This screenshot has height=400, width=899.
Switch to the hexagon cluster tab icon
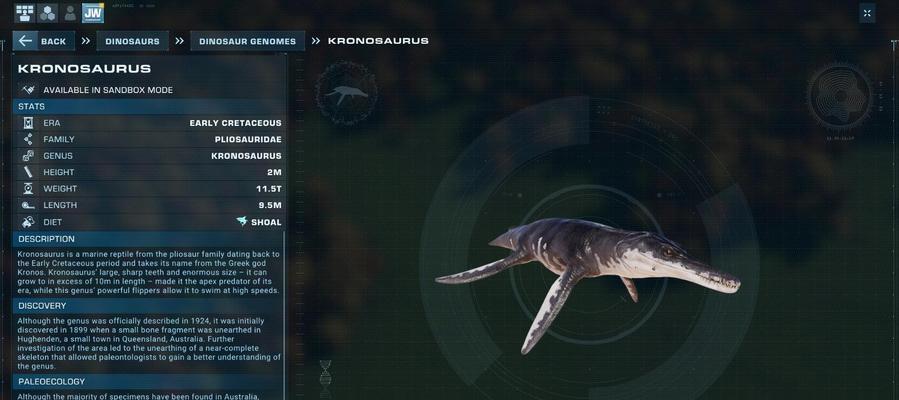(x=47, y=13)
